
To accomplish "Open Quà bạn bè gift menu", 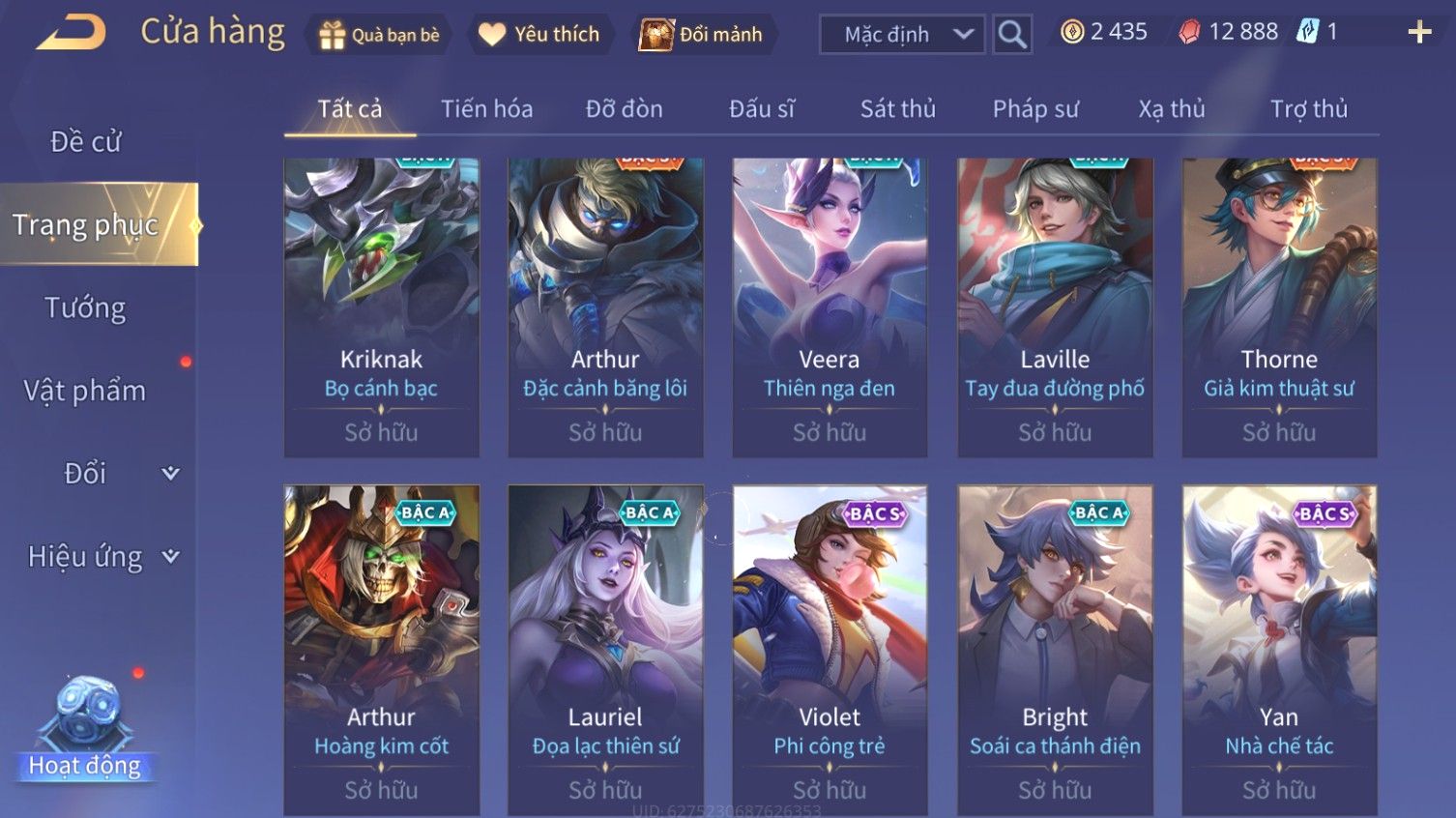I will (379, 35).
